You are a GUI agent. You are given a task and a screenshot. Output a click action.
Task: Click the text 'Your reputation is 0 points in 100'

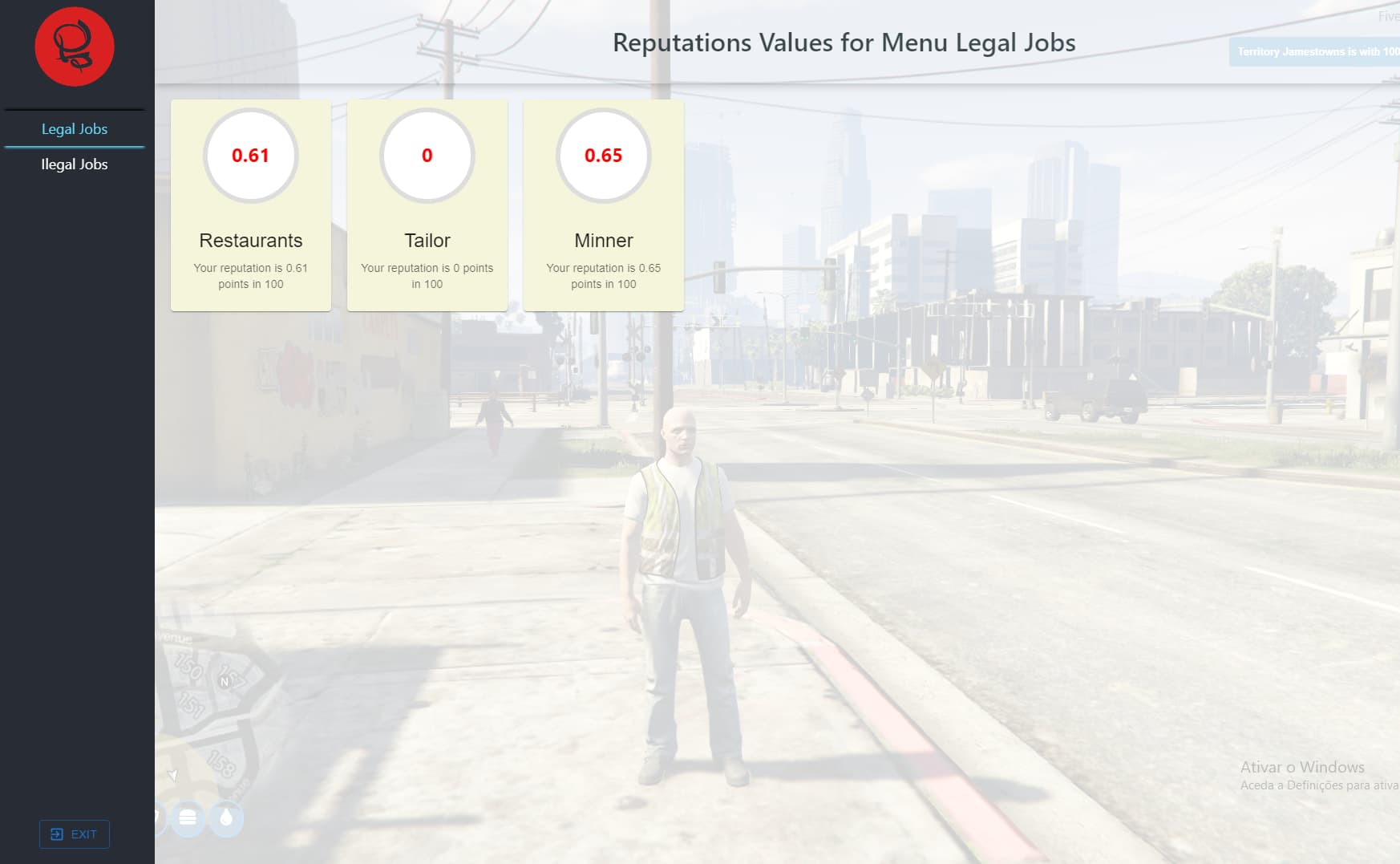tap(427, 276)
